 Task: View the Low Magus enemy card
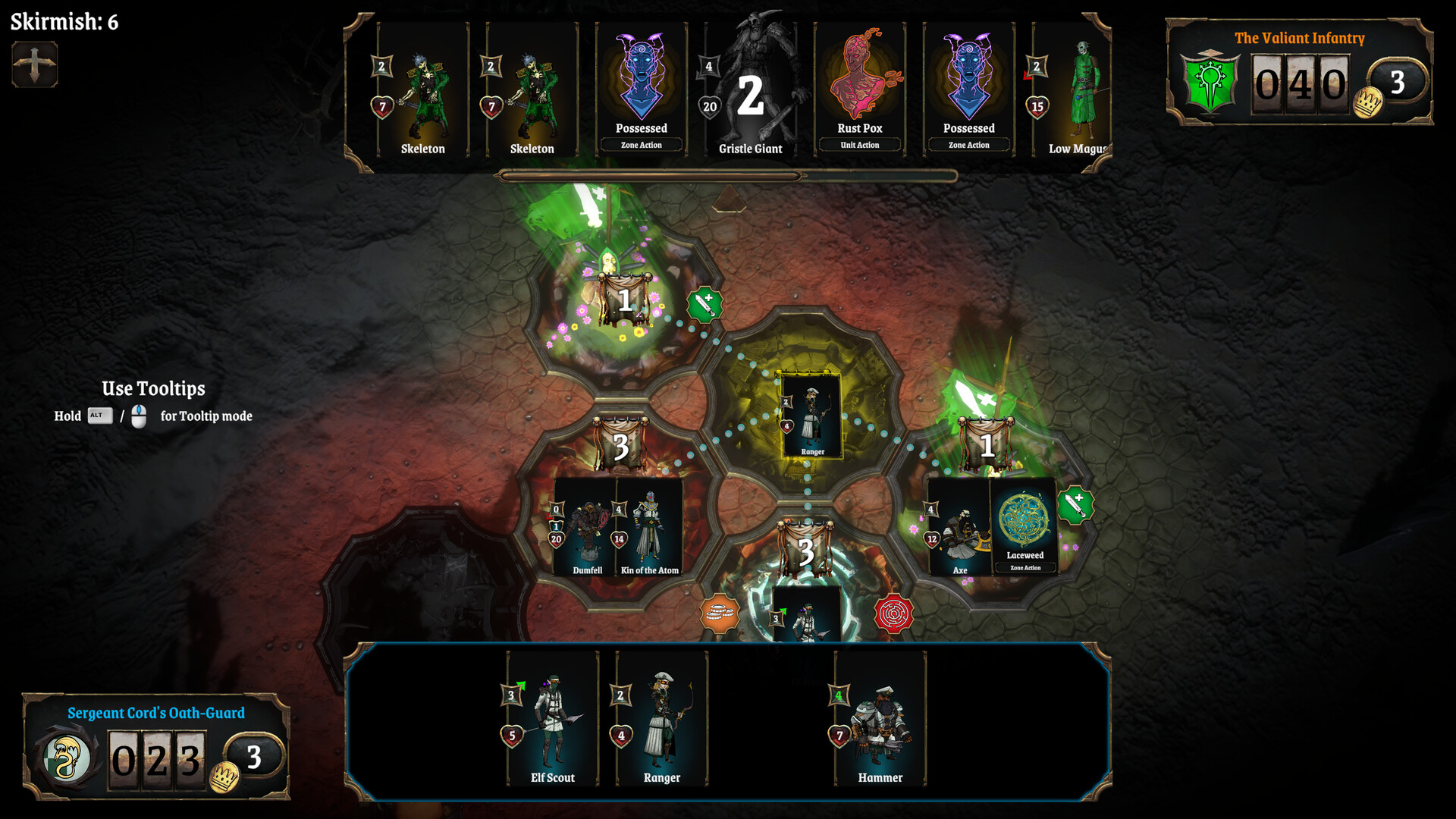[x=1073, y=91]
